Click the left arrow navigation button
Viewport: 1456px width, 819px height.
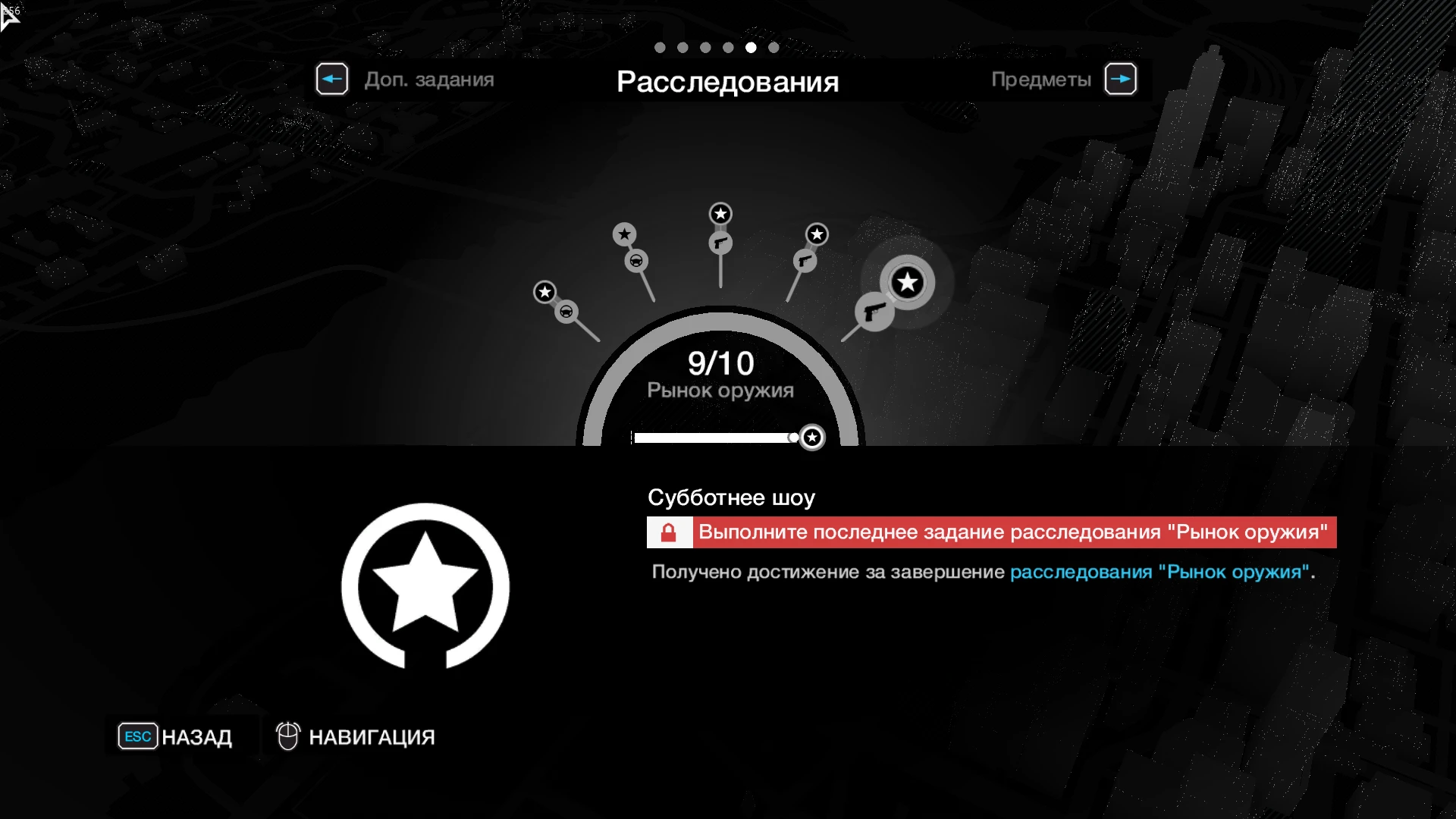tap(332, 78)
